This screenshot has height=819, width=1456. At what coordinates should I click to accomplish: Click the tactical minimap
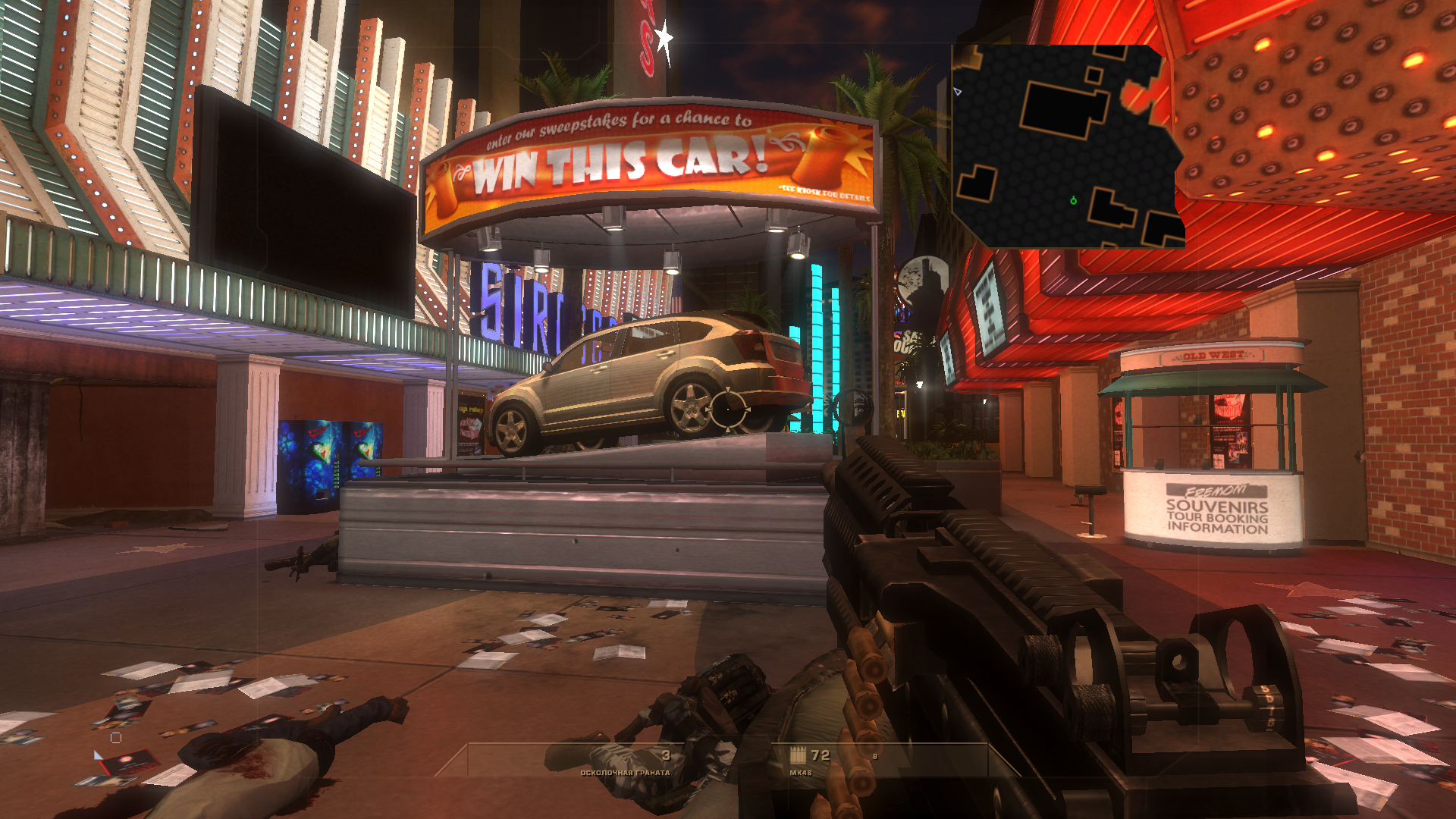(x=1067, y=146)
